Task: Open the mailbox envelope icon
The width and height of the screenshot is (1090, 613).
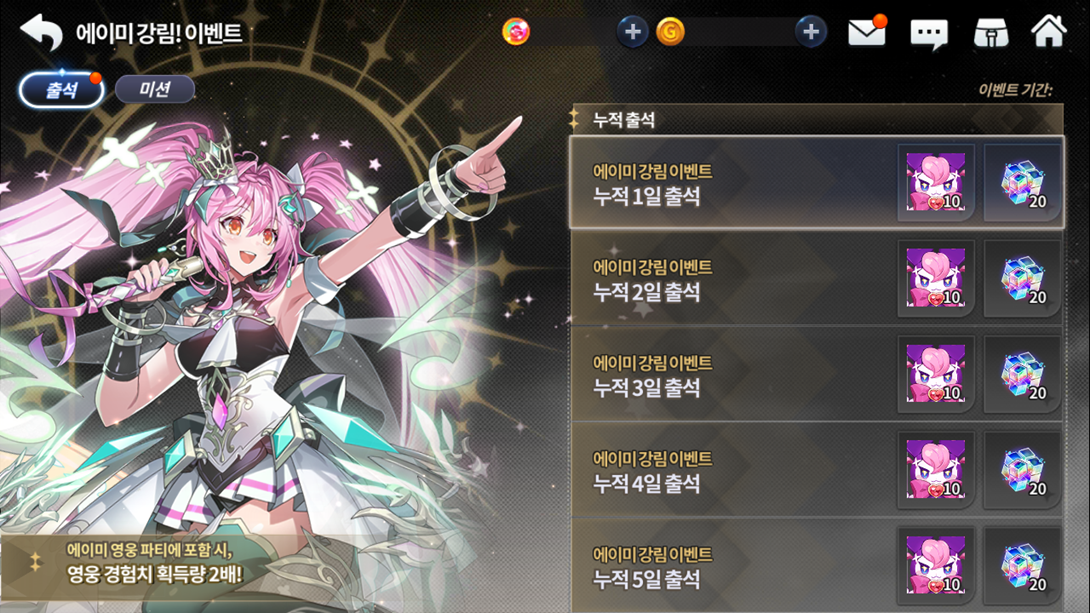Action: pos(867,33)
